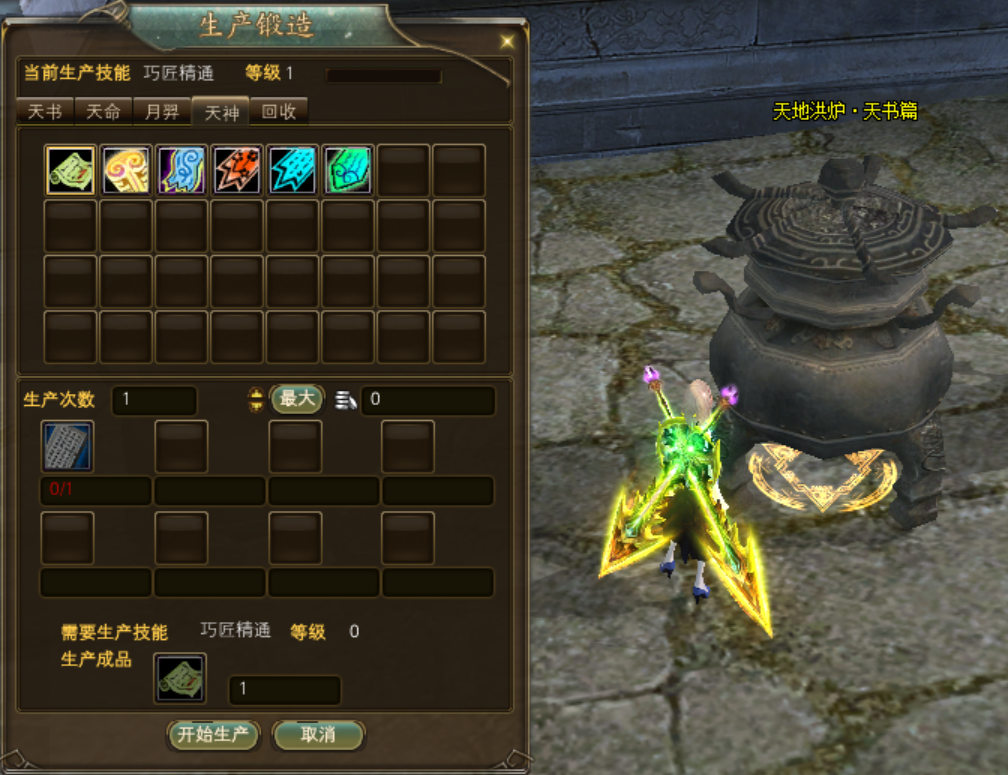Switch to the 天书 tab

point(44,112)
